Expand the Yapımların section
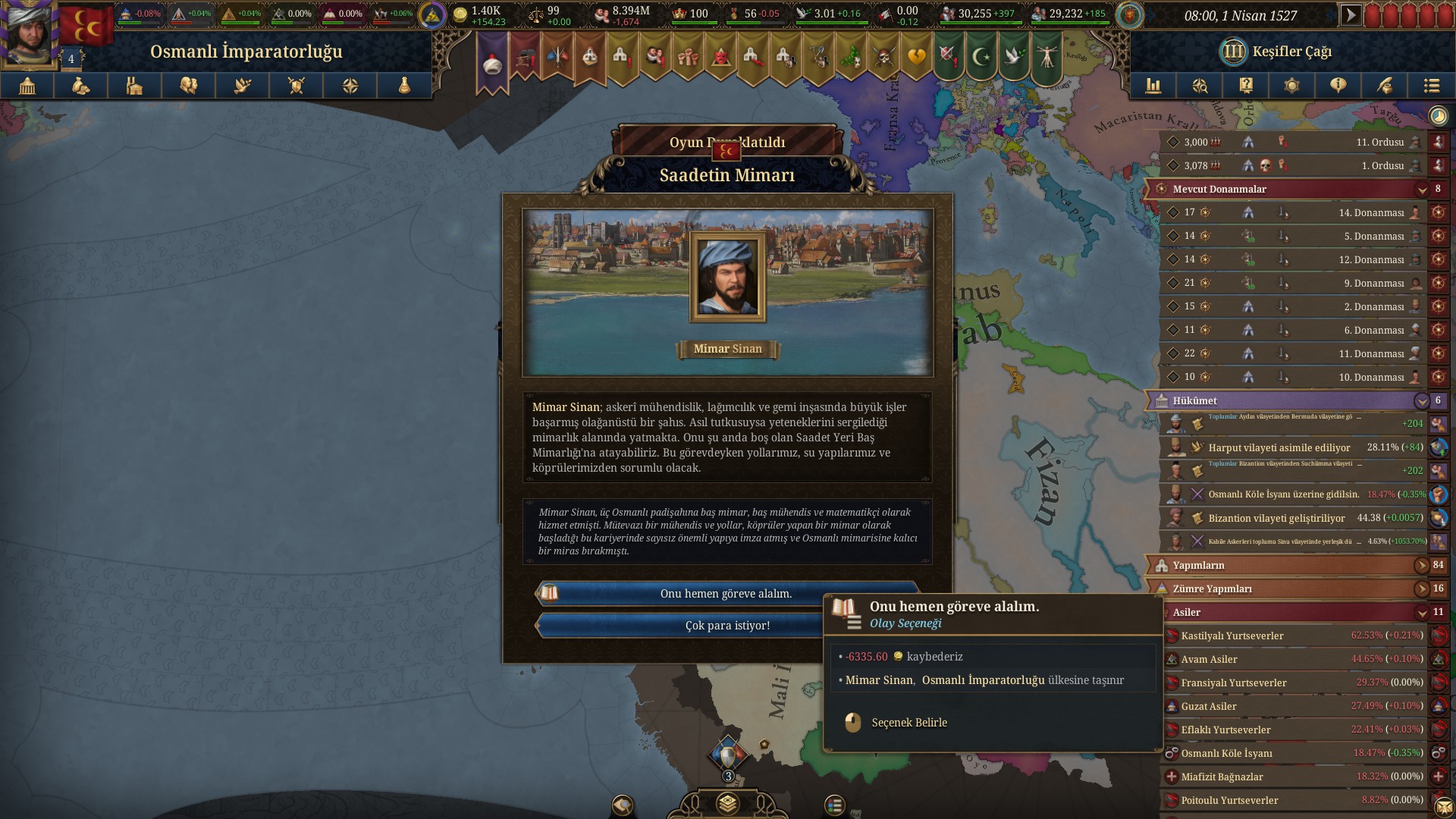The width and height of the screenshot is (1456, 819). (1421, 565)
